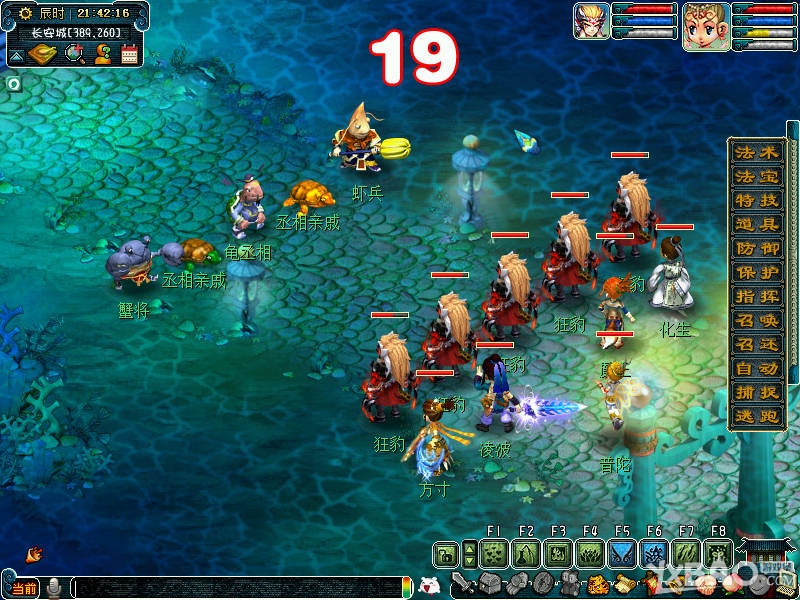
Task: Select the 捕捉 (Capture) command
Action: pos(755,392)
